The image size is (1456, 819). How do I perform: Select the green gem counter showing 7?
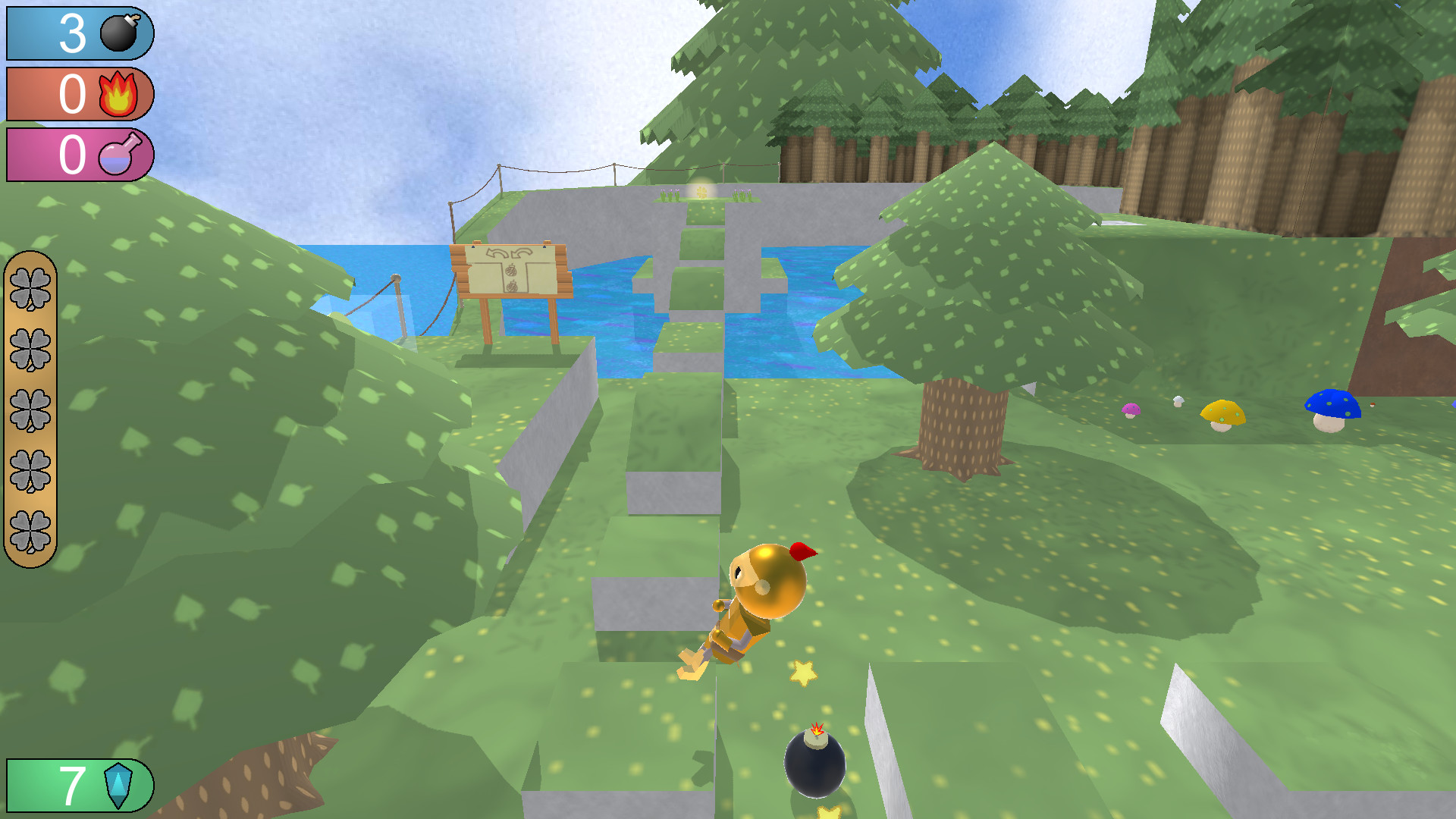click(x=72, y=785)
